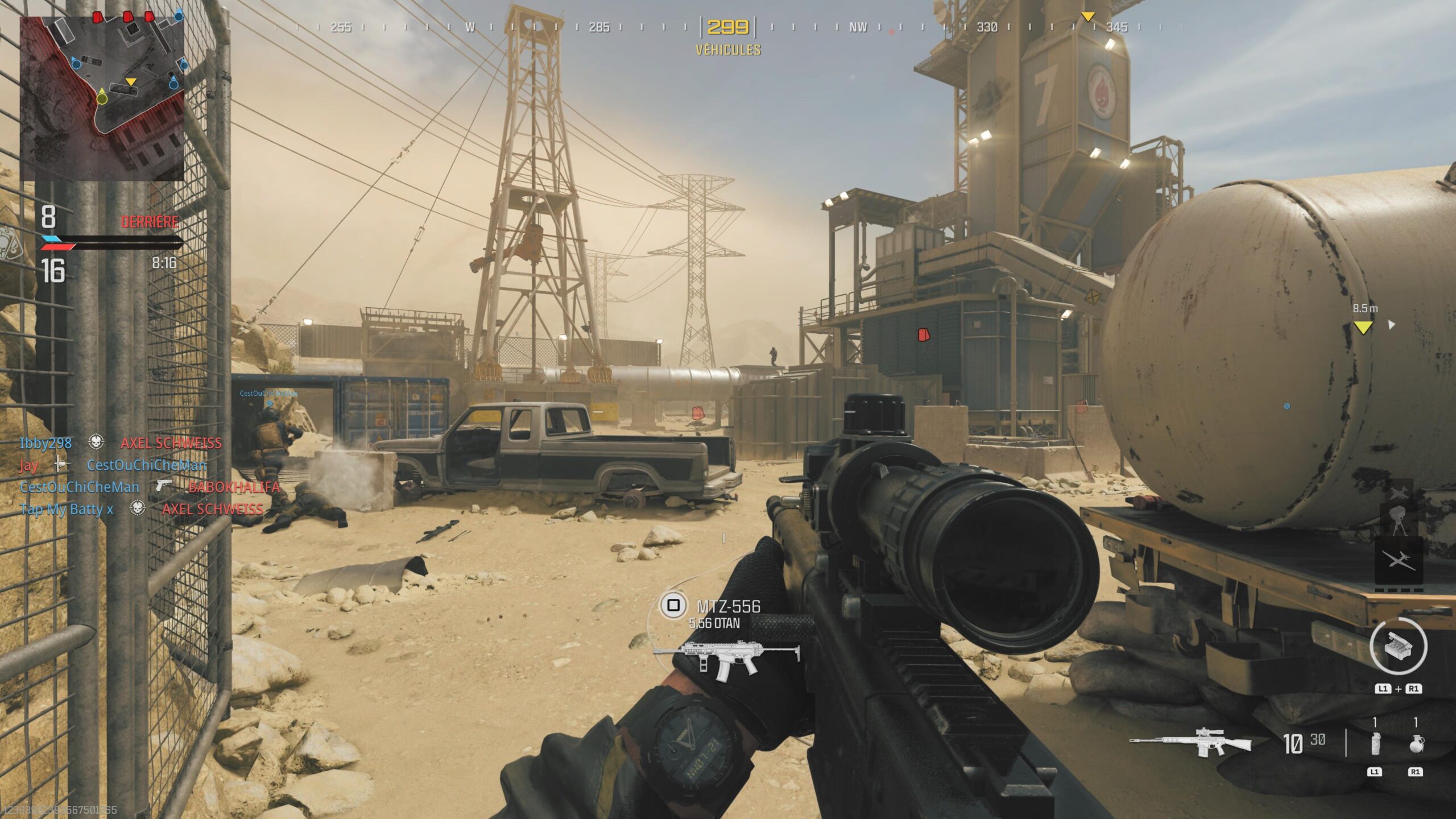1456x819 pixels.
Task: Click the minimap in the top-left corner
Action: click(x=102, y=97)
